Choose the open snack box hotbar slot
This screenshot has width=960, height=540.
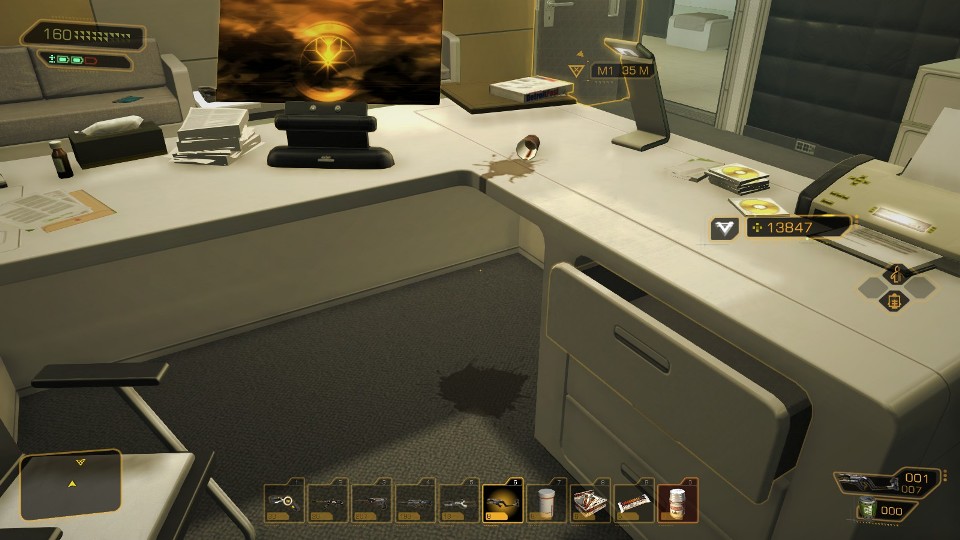coord(589,502)
